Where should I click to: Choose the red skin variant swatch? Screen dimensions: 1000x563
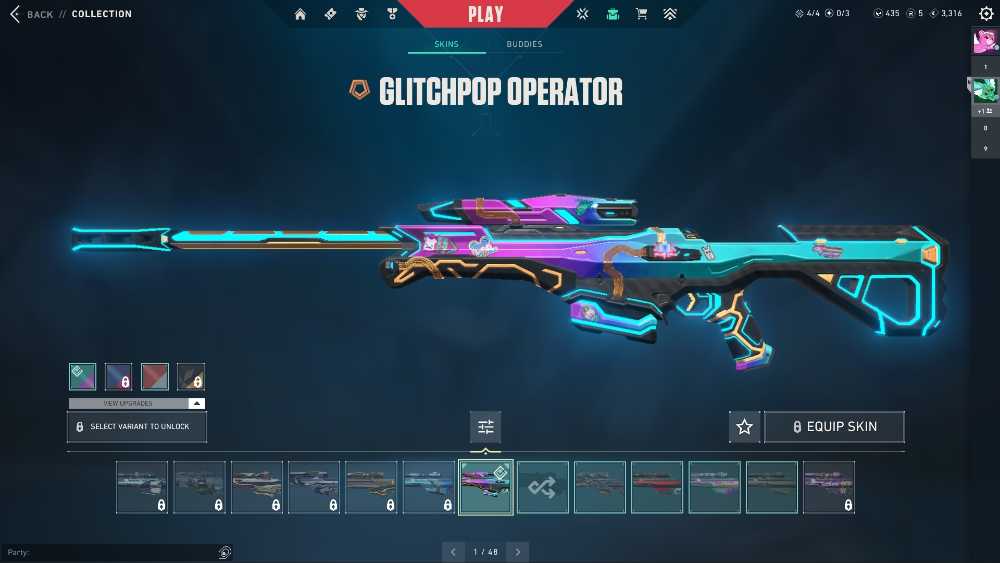point(155,376)
